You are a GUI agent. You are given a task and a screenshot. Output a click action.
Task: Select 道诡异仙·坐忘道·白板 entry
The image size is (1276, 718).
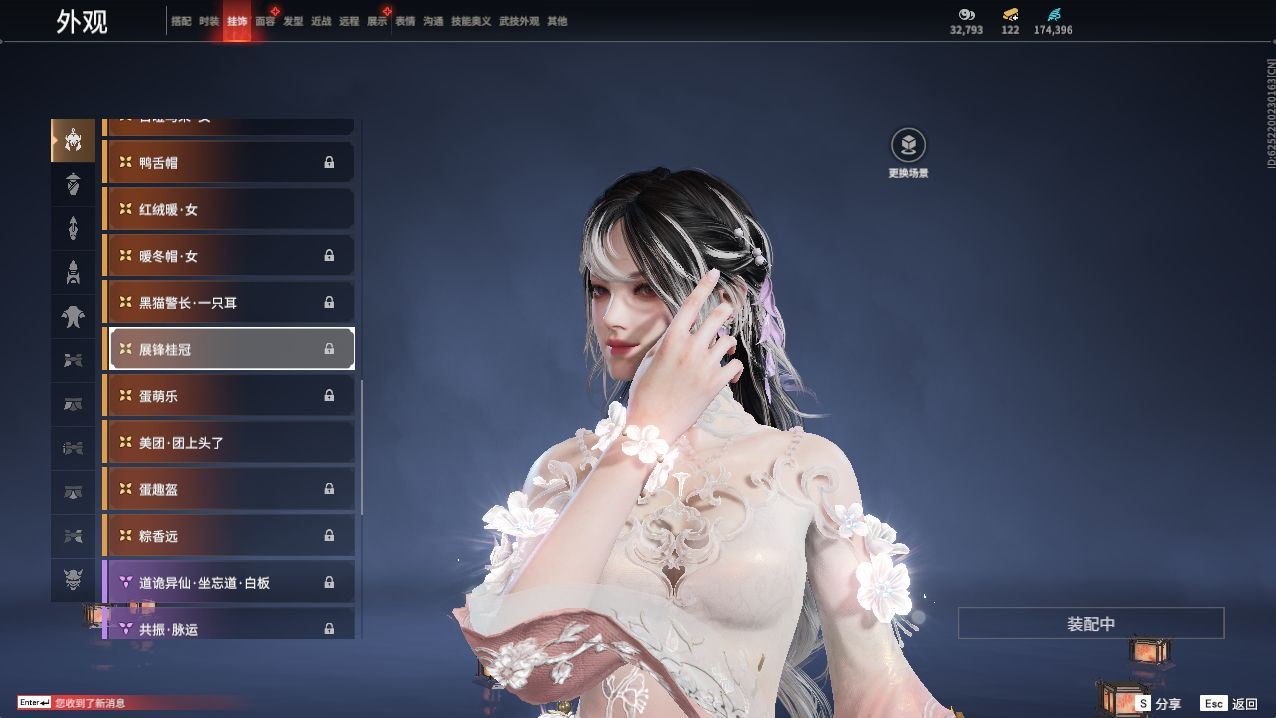click(x=230, y=582)
